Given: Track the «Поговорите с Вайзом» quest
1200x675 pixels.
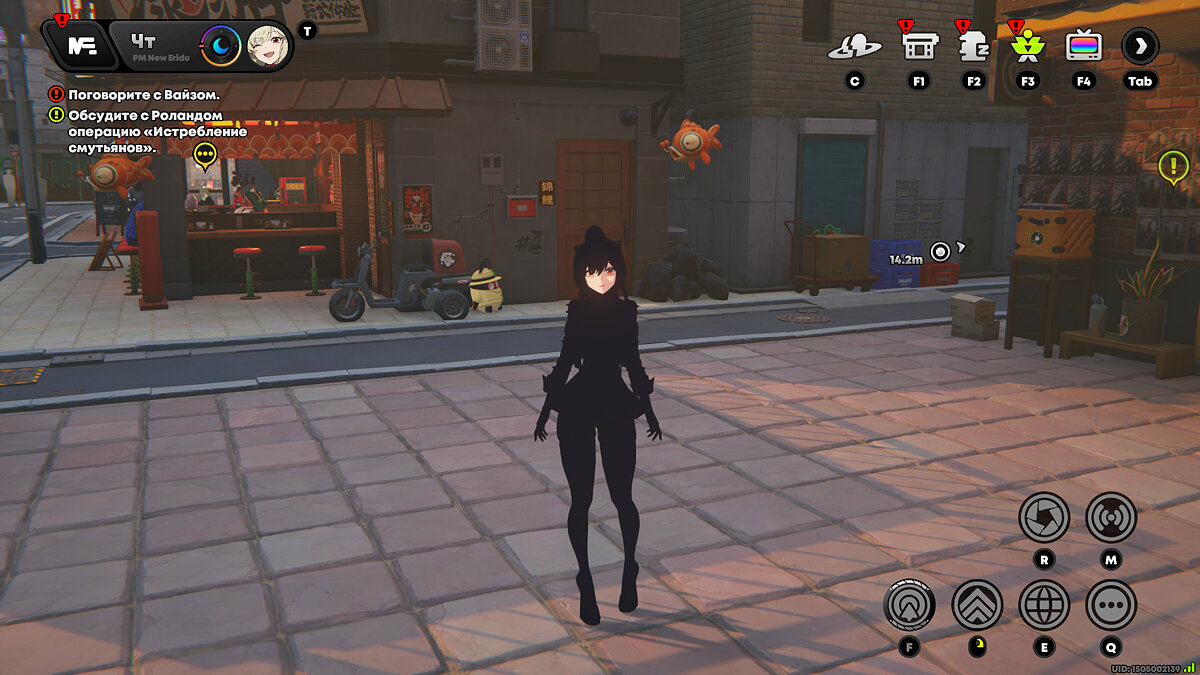Looking at the screenshot, I should click(x=144, y=95).
